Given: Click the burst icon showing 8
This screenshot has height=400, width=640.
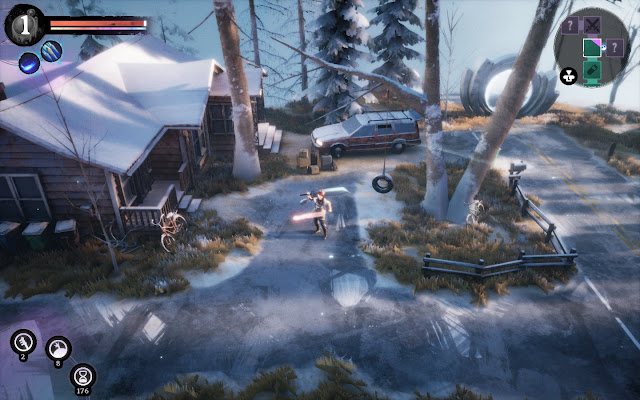Looking at the screenshot, I should click(x=58, y=348).
